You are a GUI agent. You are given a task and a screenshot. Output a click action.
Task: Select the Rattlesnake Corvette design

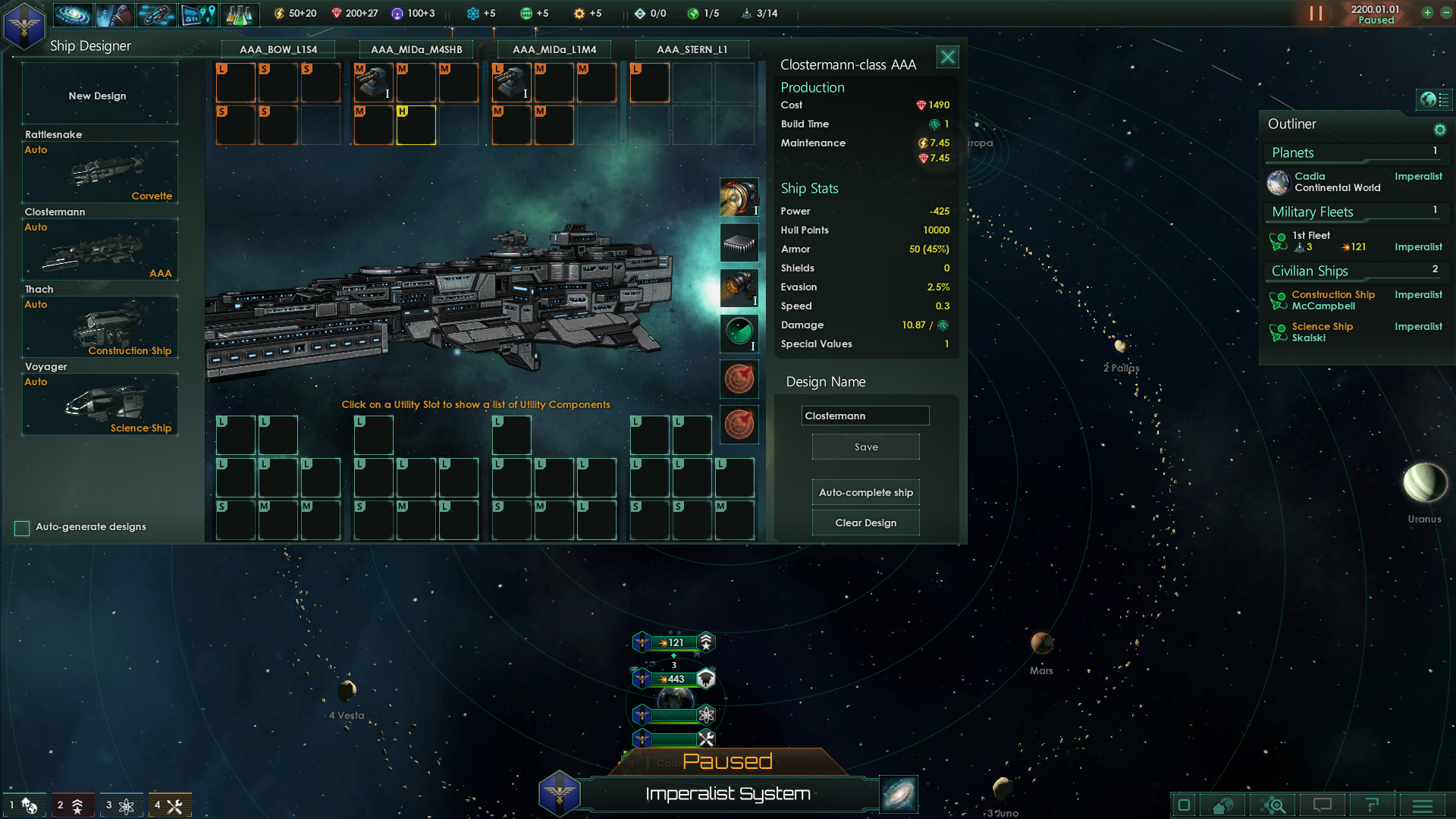[x=100, y=172]
